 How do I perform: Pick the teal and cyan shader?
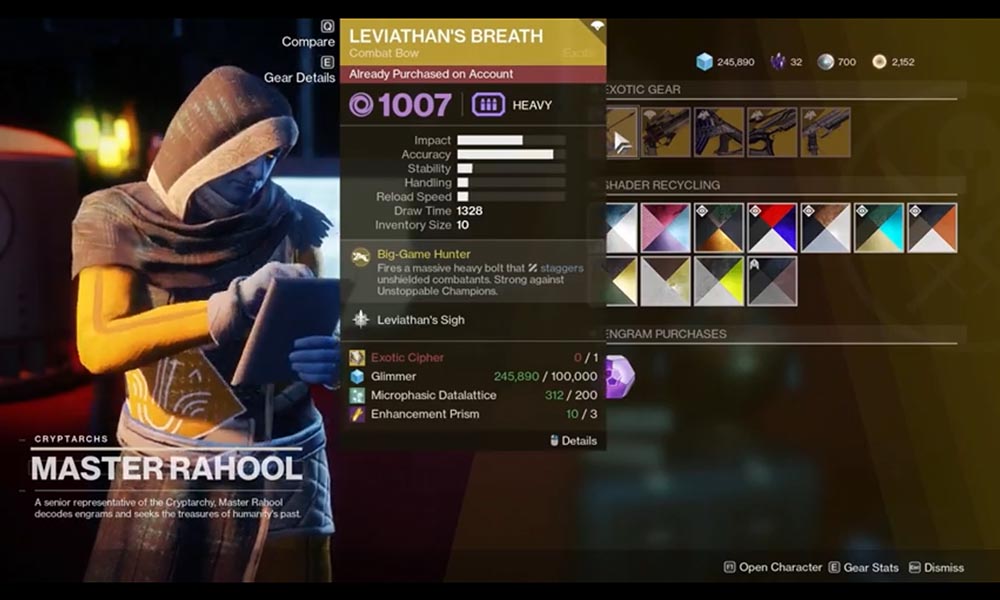879,228
